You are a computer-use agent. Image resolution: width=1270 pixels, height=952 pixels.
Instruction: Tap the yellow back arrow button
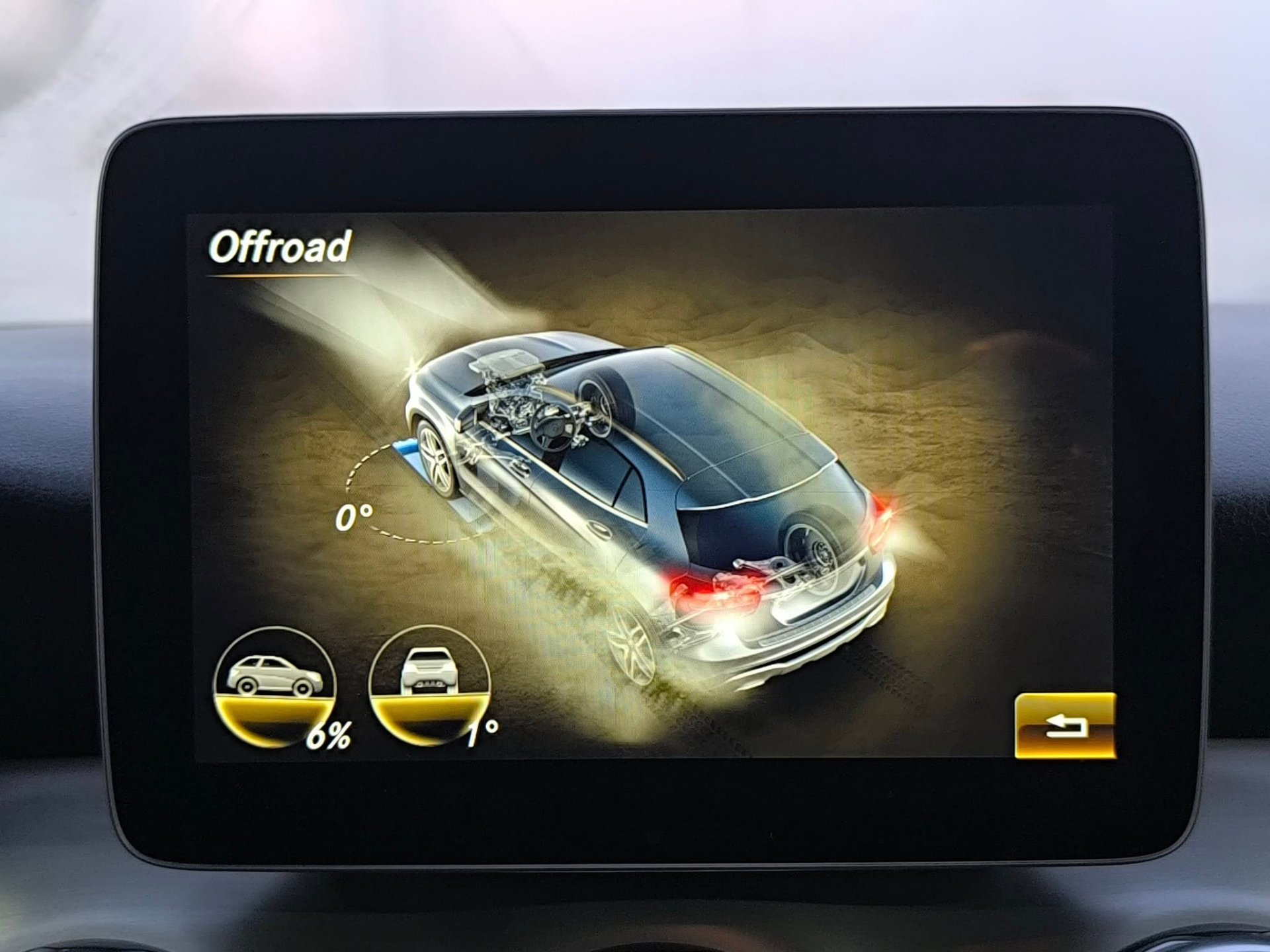(x=1065, y=725)
